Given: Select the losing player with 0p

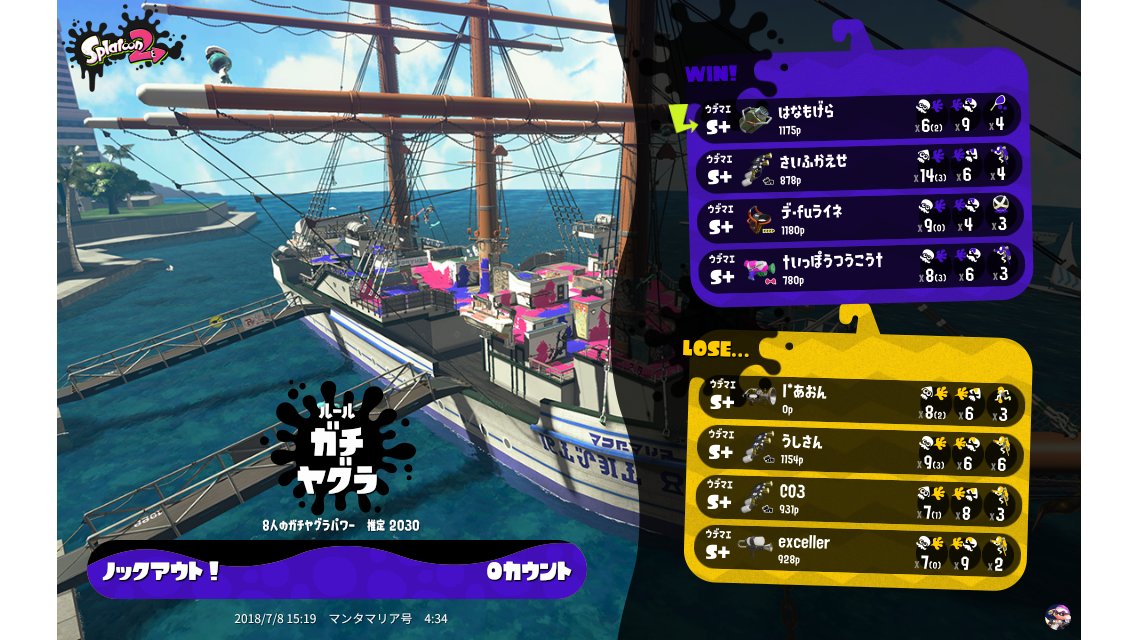Looking at the screenshot, I should tap(860, 400).
